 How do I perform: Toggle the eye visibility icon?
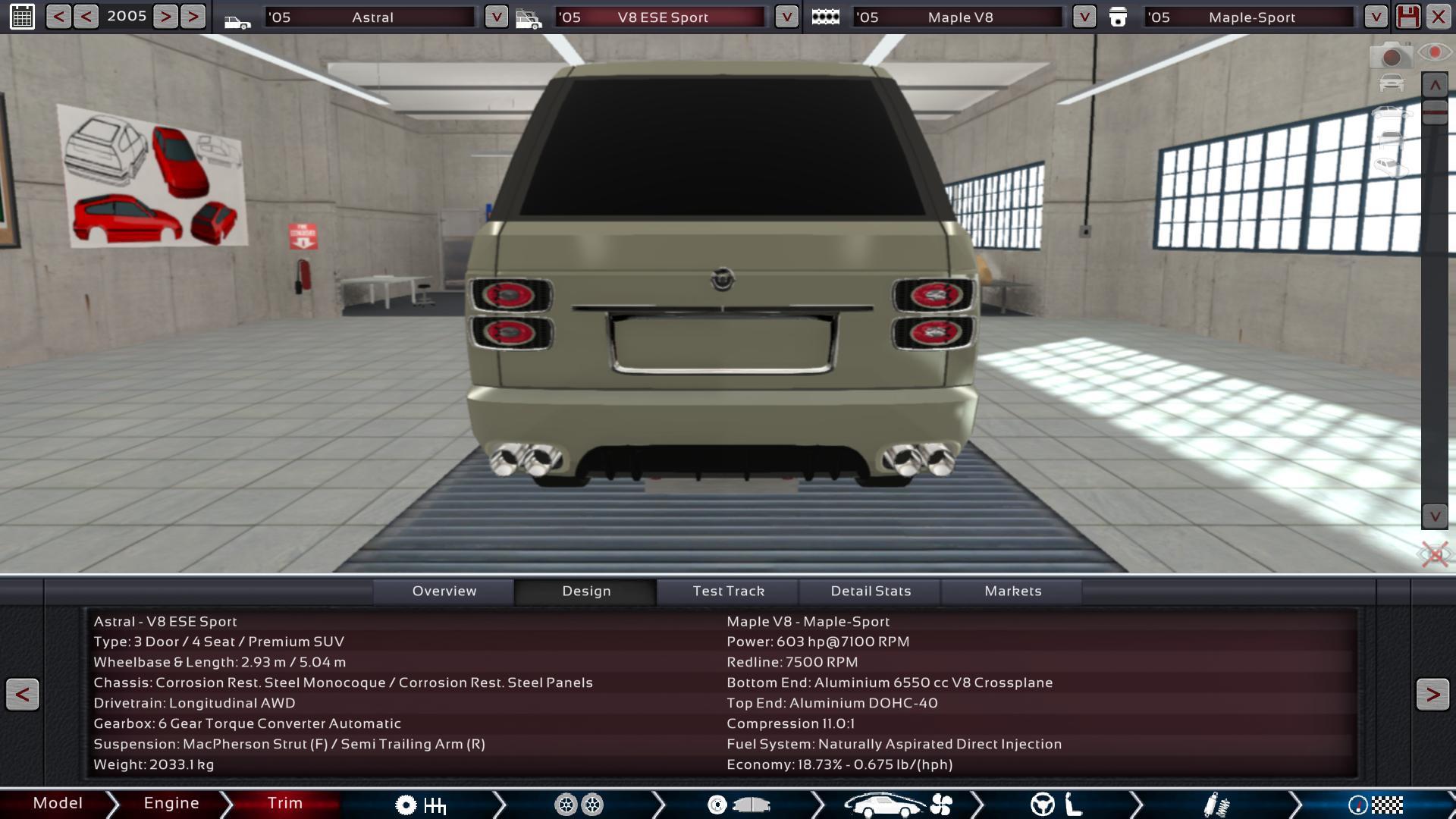(1434, 52)
